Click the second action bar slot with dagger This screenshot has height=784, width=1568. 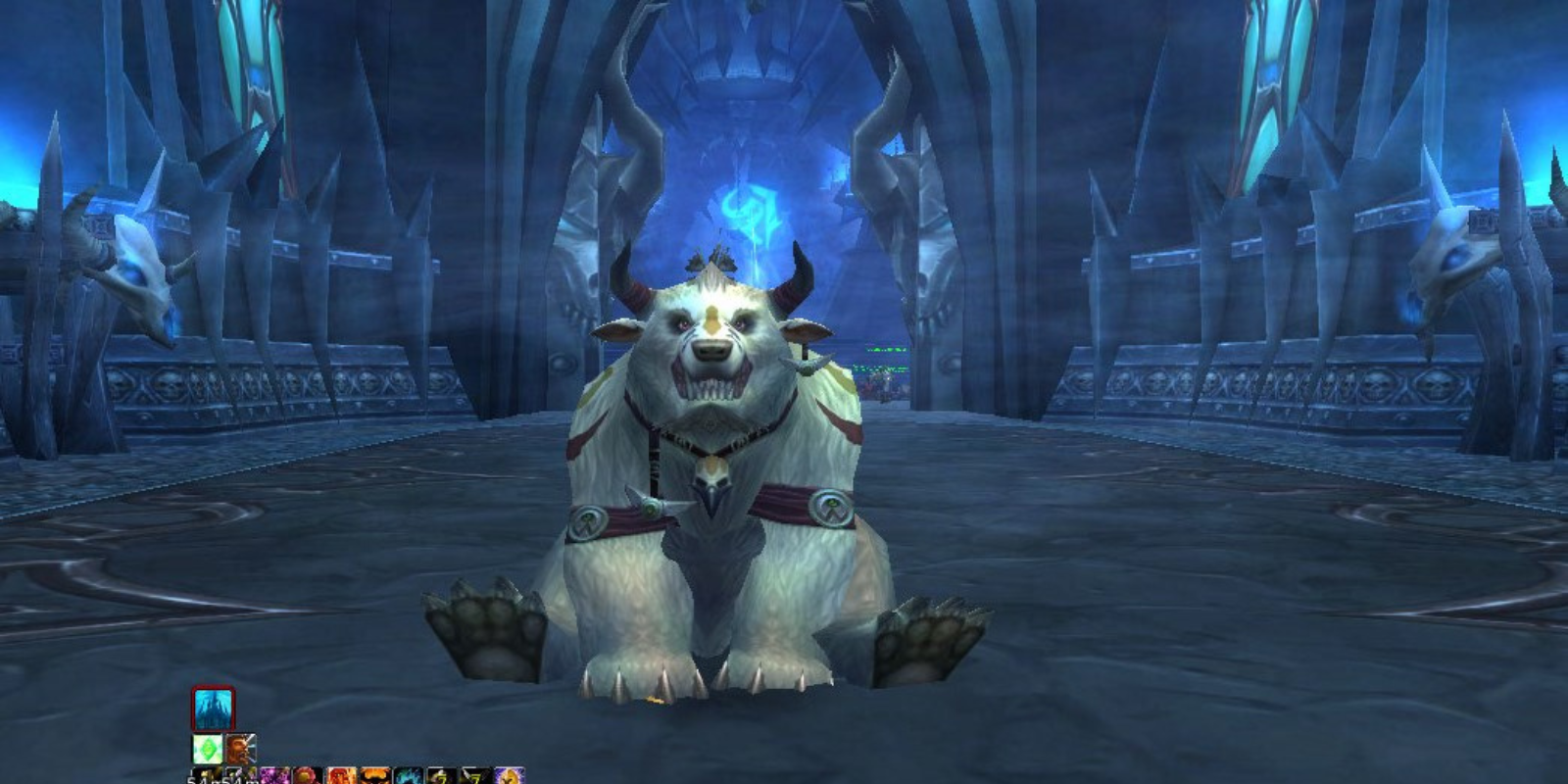tap(240, 775)
